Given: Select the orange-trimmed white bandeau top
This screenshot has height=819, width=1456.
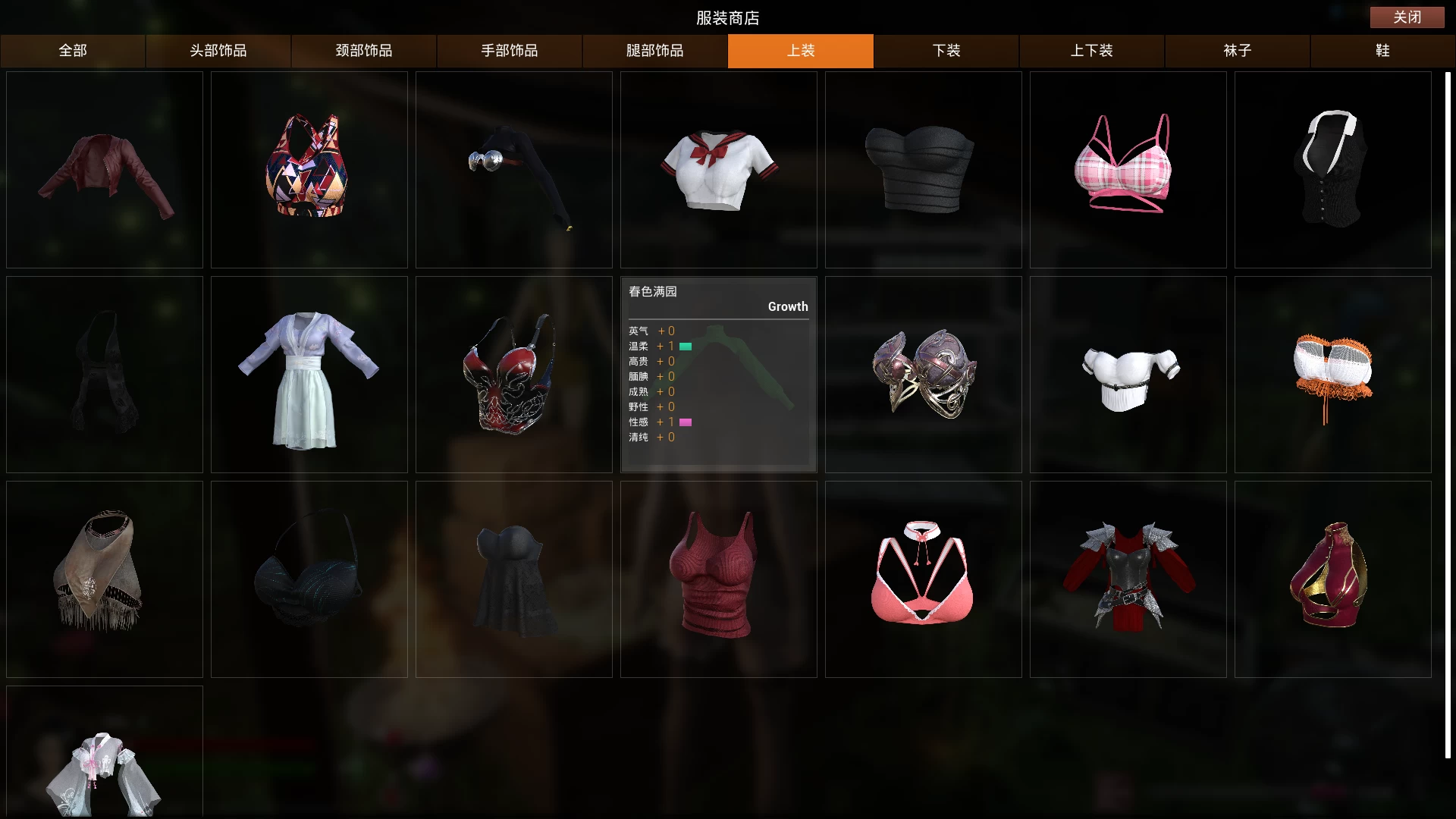Looking at the screenshot, I should pos(1332,374).
